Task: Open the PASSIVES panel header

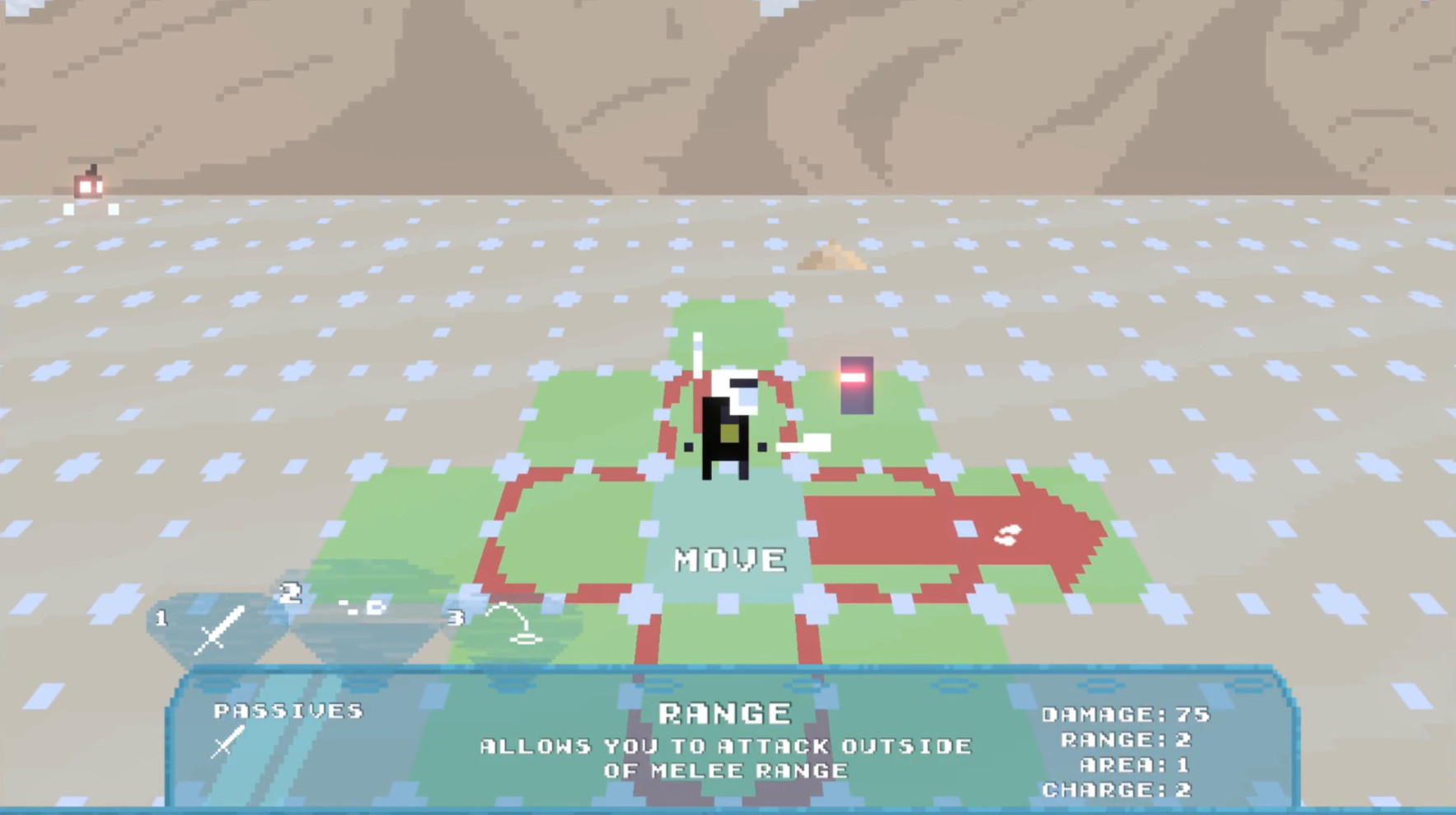Action: click(x=290, y=710)
